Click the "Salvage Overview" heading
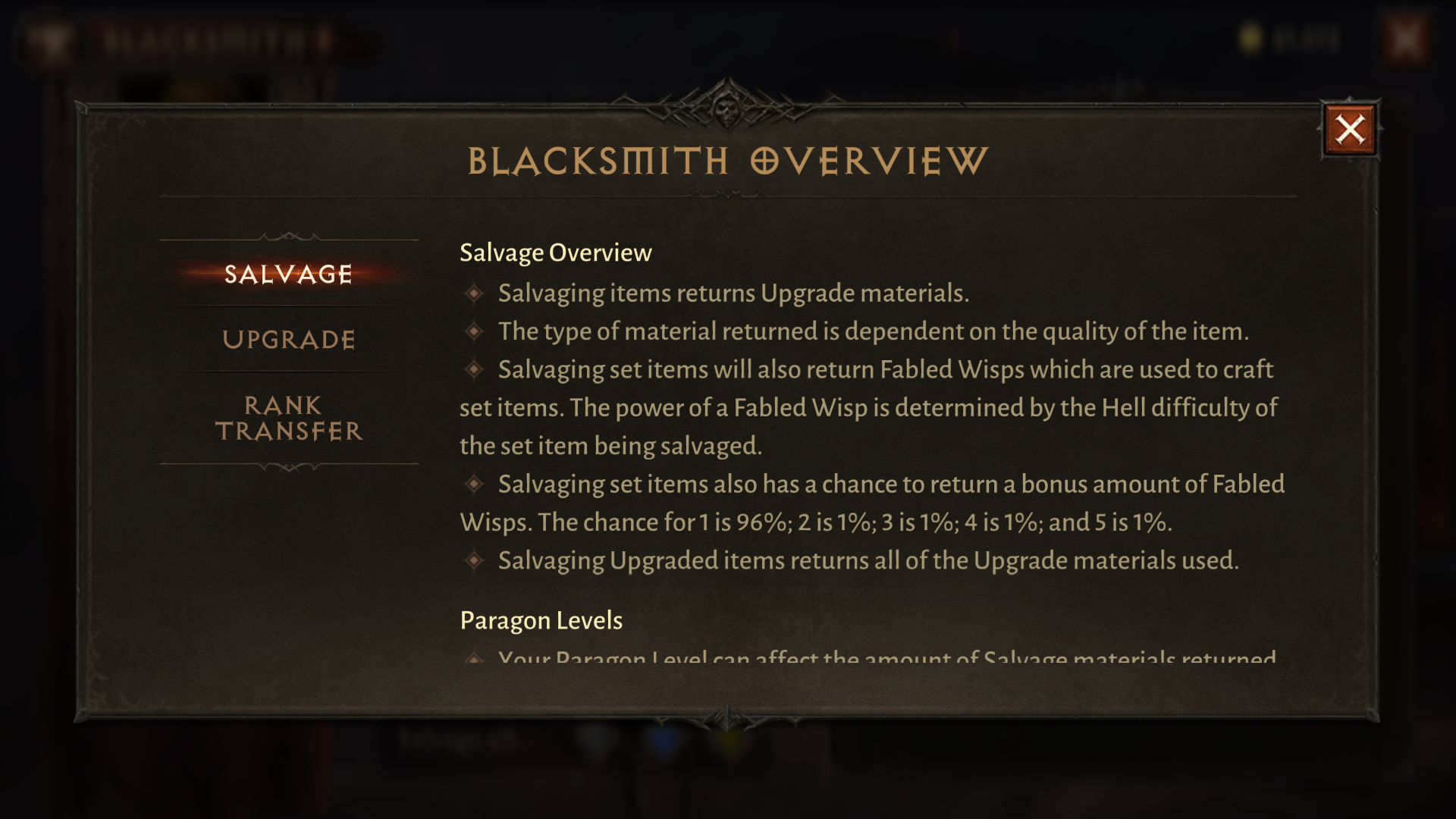Viewport: 1456px width, 819px height. click(555, 253)
